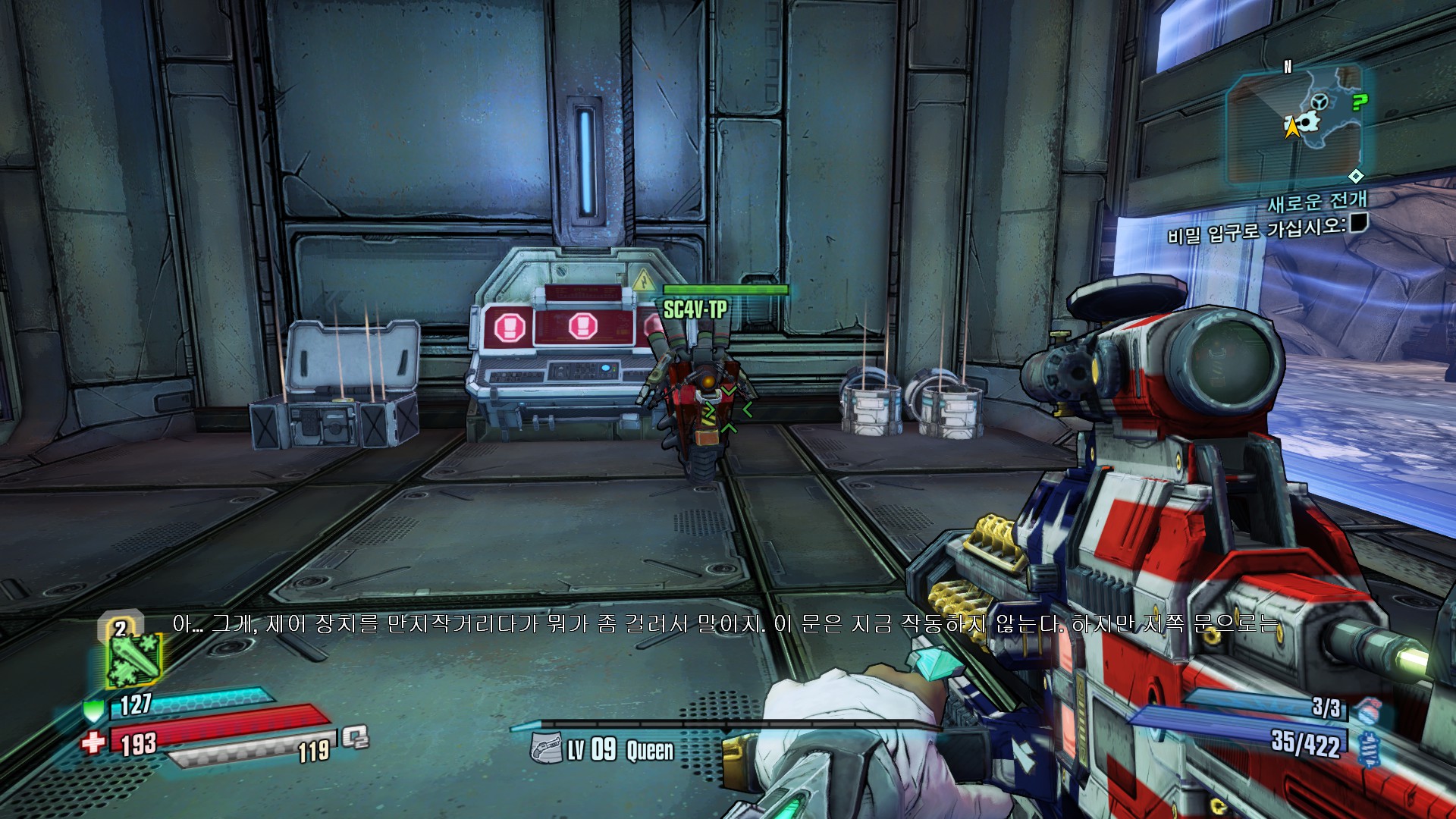Screen dimensions: 1456x819
Task: Select the yellow player arrow on minimap
Action: pyautogui.click(x=1291, y=127)
